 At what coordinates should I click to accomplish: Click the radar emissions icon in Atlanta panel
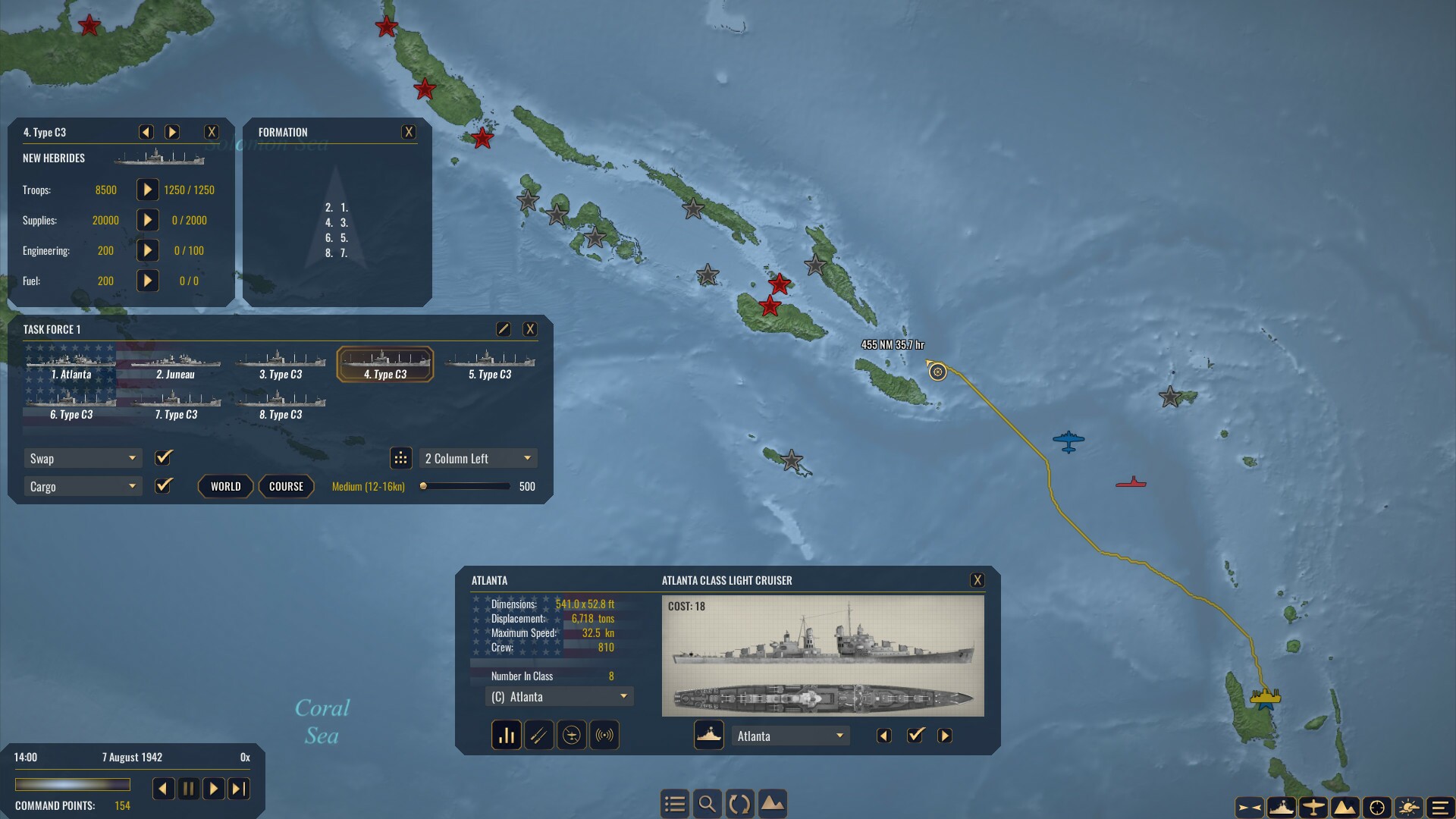[x=604, y=735]
